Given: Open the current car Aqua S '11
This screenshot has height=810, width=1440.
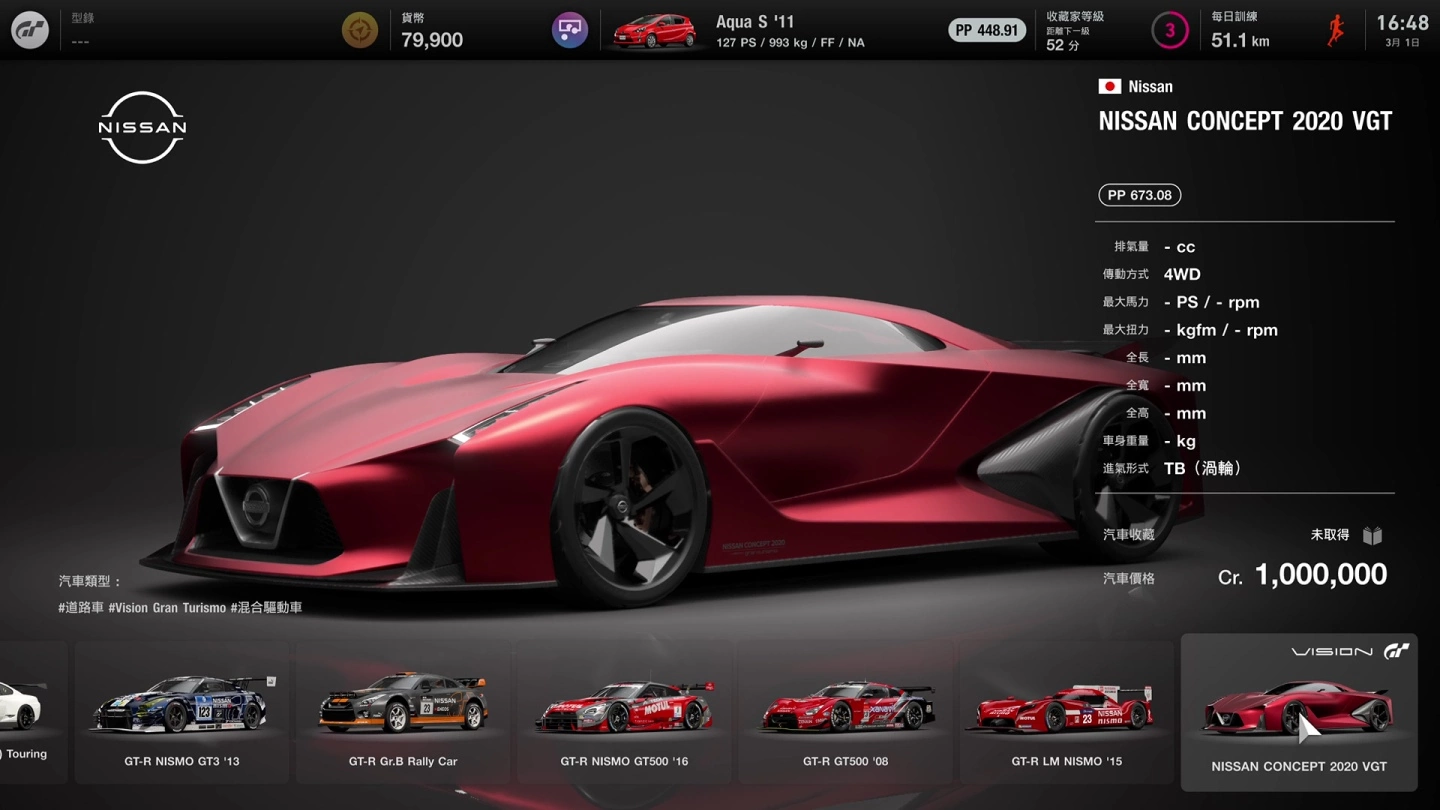Looking at the screenshot, I should click(x=740, y=31).
